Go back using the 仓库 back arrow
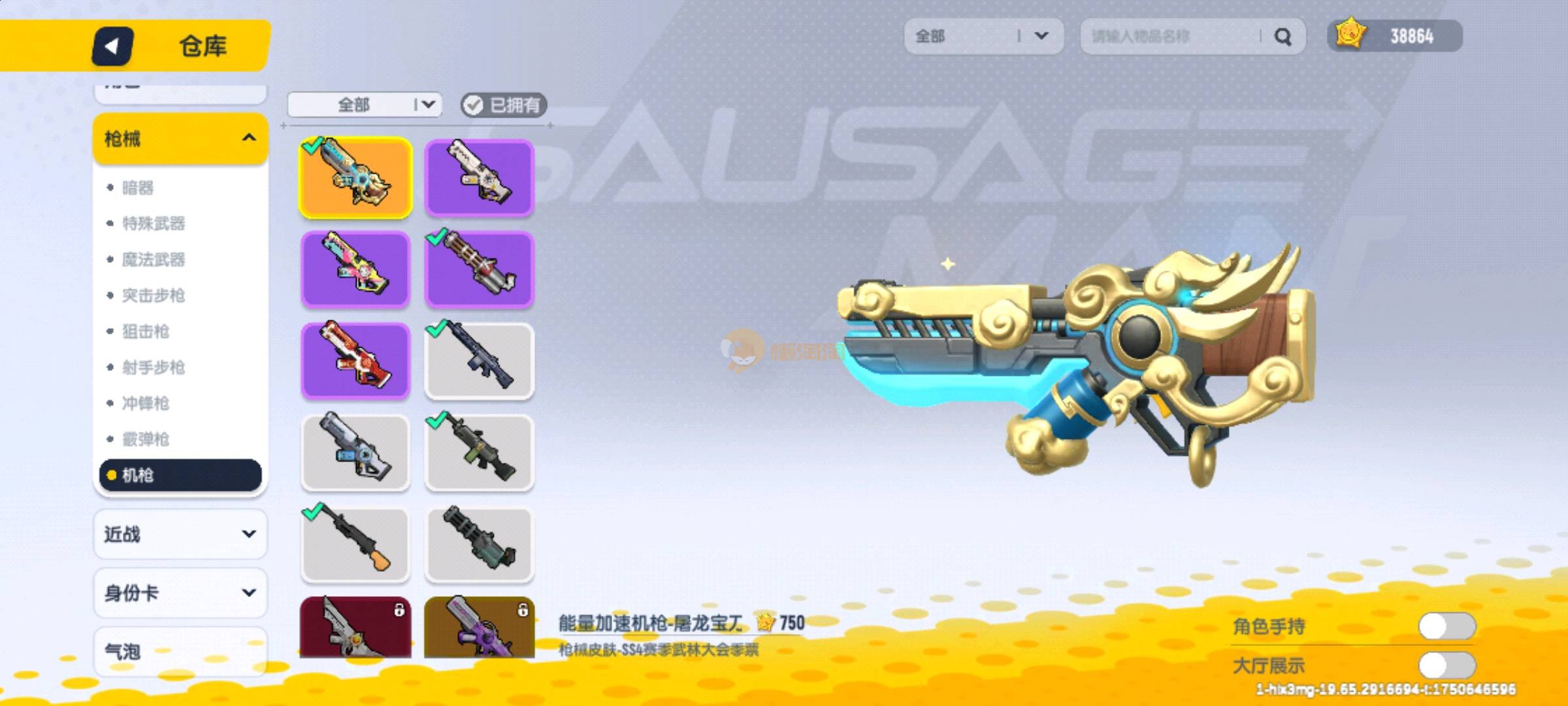 tap(112, 46)
